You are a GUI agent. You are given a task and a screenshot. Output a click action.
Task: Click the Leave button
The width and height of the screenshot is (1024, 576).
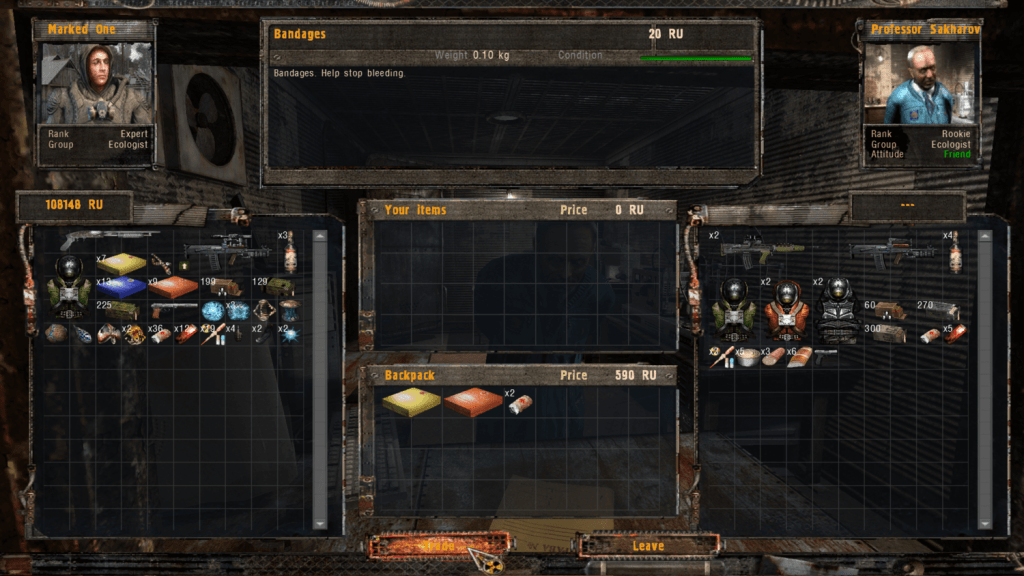648,546
